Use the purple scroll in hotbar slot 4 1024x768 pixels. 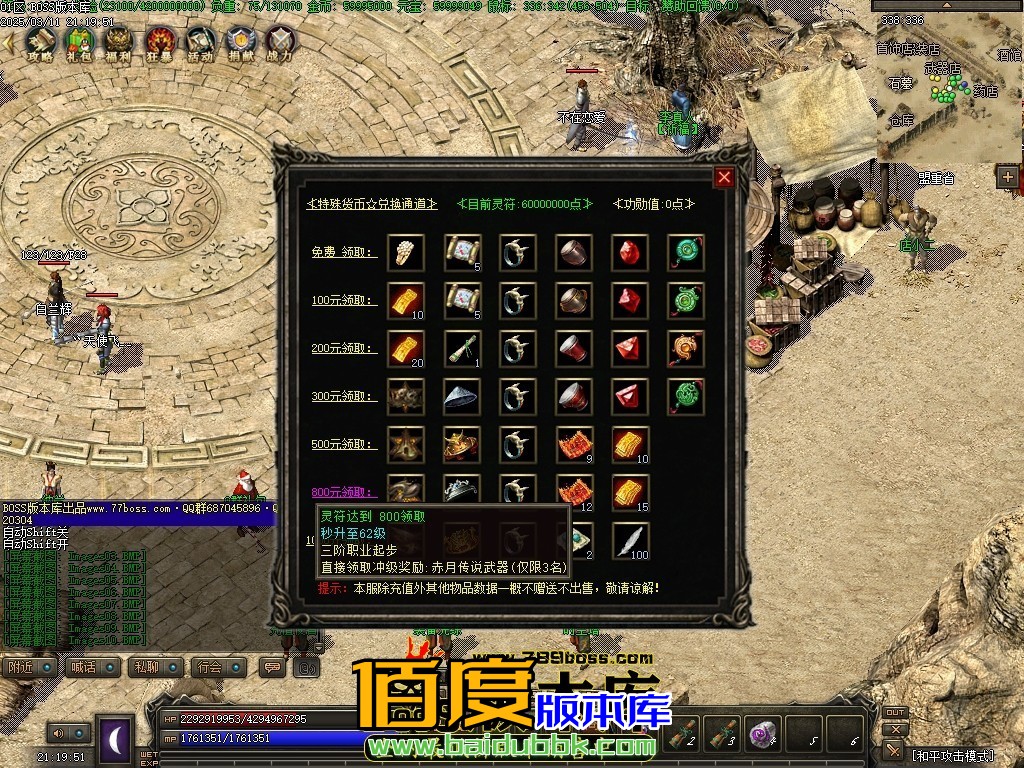pyautogui.click(x=763, y=734)
